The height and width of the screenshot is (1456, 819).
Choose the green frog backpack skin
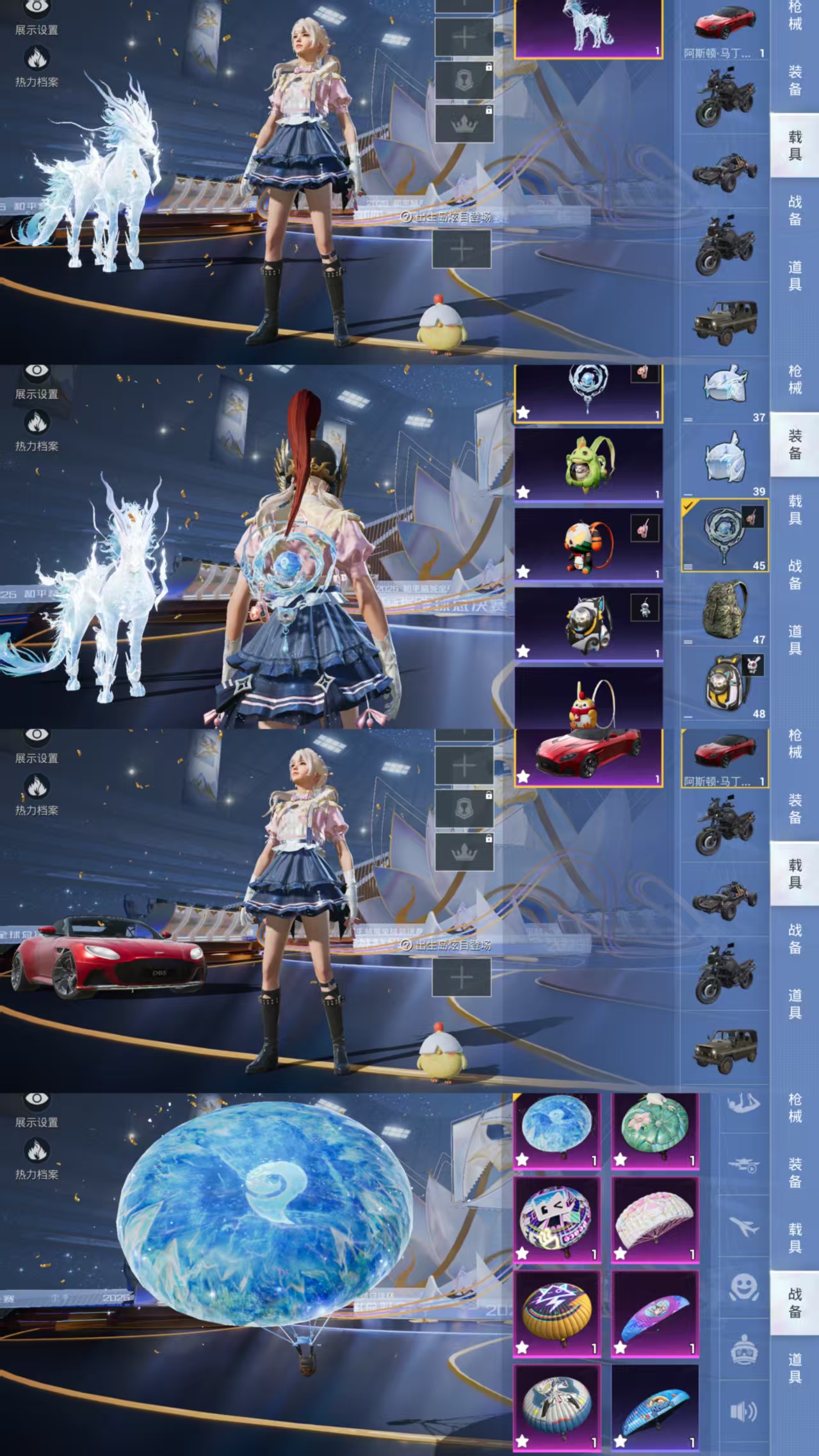pos(588,464)
